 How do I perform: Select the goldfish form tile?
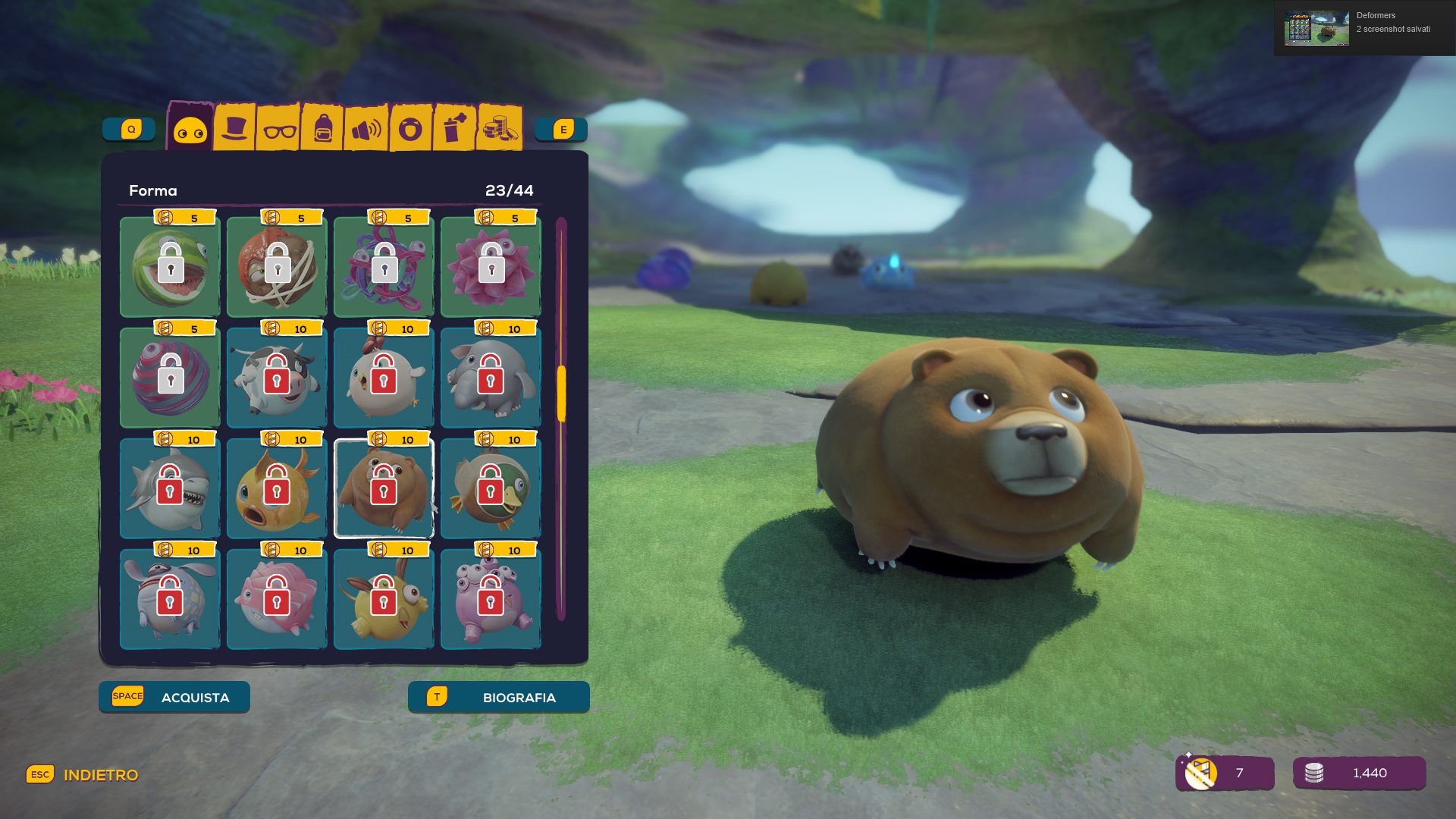click(277, 488)
